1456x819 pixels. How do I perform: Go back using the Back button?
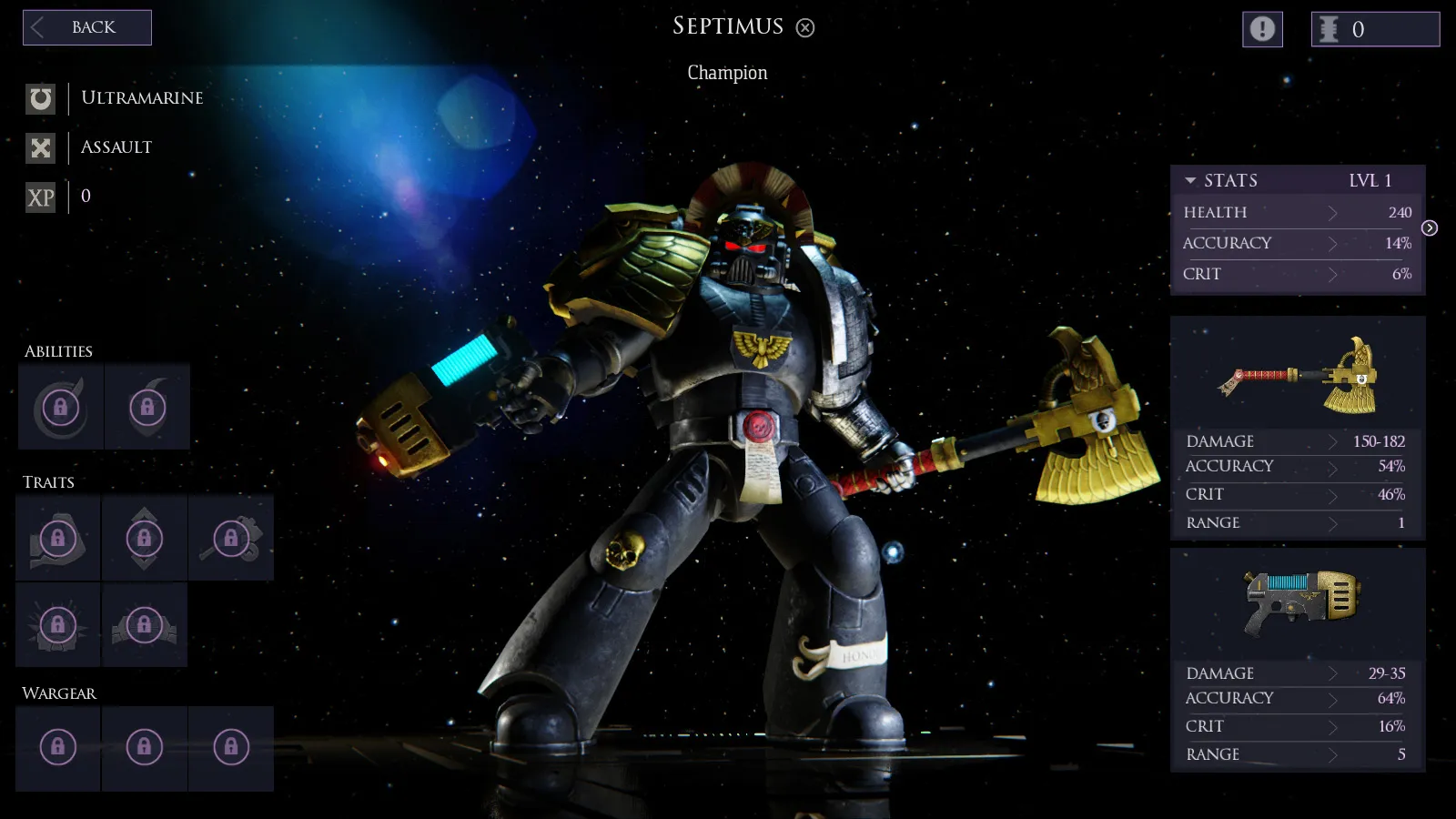pos(87,27)
